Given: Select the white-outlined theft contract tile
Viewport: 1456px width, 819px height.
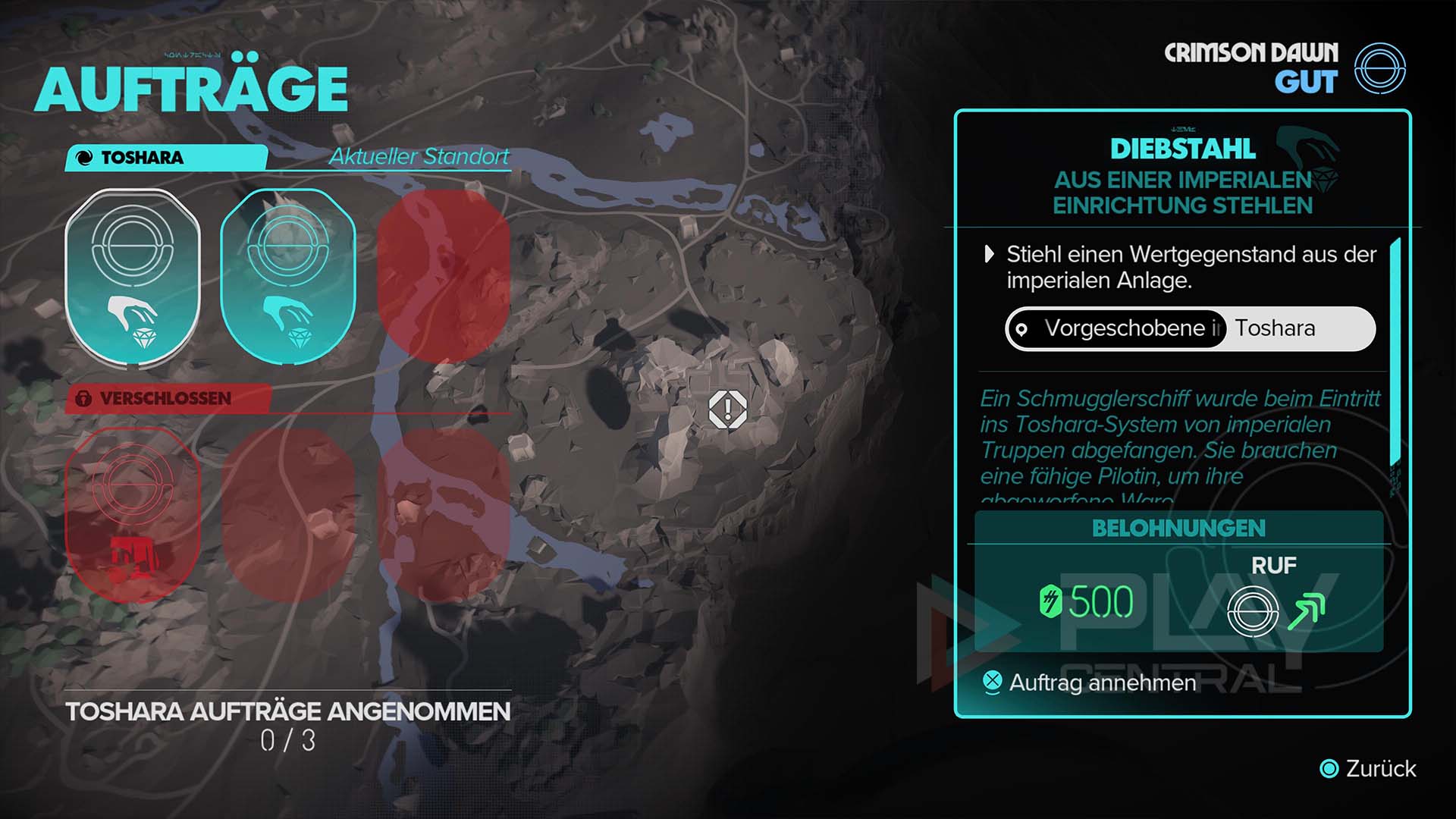Looking at the screenshot, I should (133, 278).
